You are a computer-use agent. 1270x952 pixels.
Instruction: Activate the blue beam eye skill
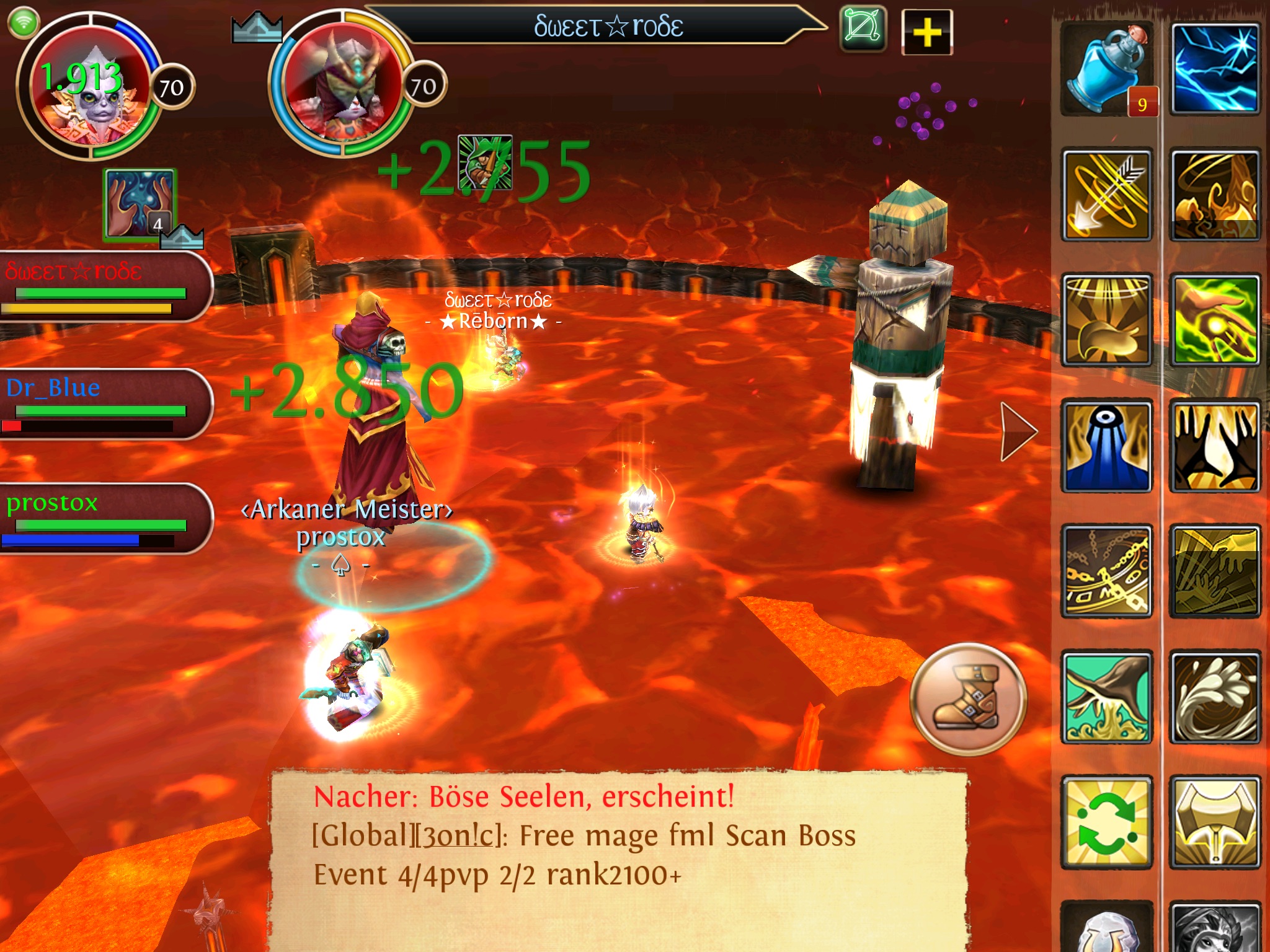tap(1108, 446)
